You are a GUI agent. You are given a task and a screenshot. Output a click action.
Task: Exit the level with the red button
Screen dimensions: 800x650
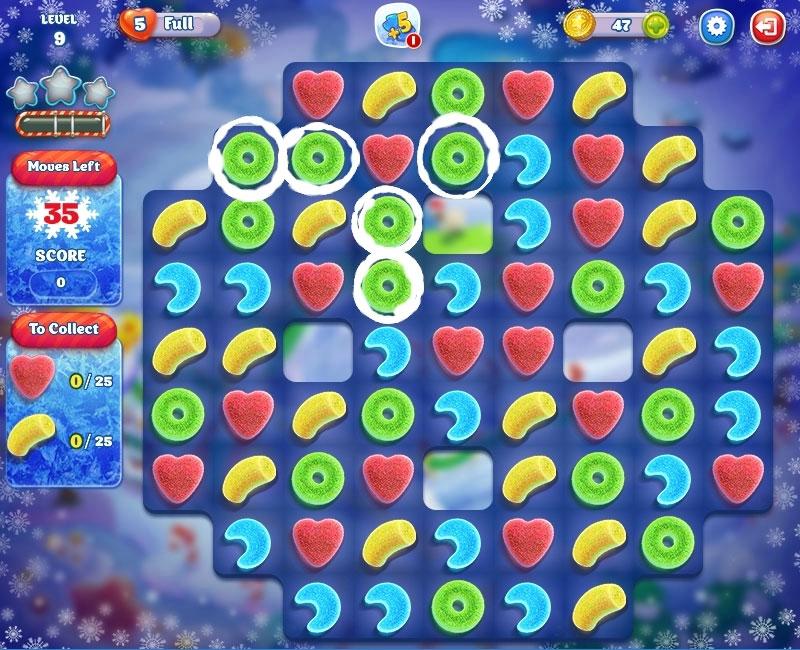[768, 26]
